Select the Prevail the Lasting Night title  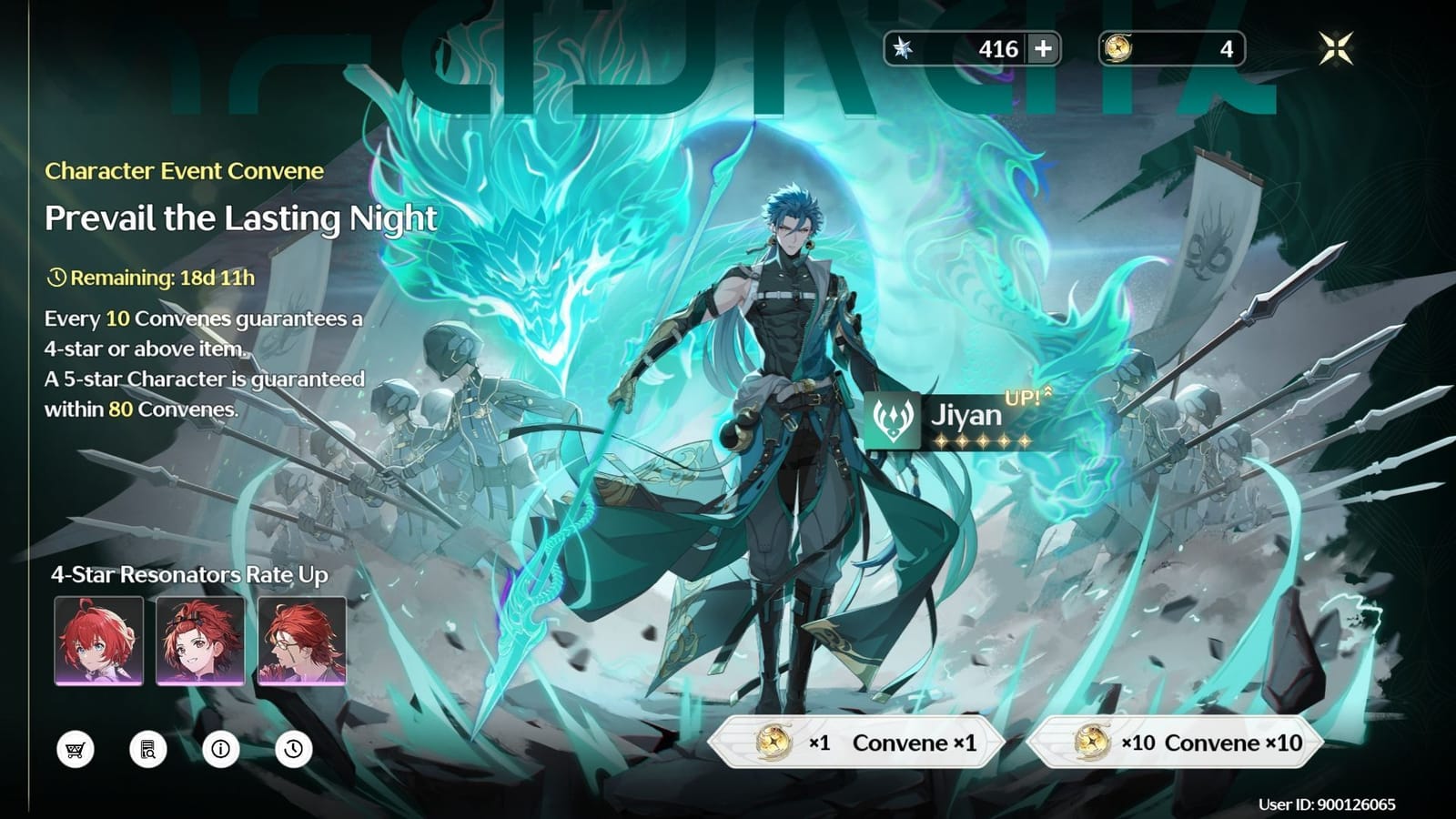click(x=241, y=219)
